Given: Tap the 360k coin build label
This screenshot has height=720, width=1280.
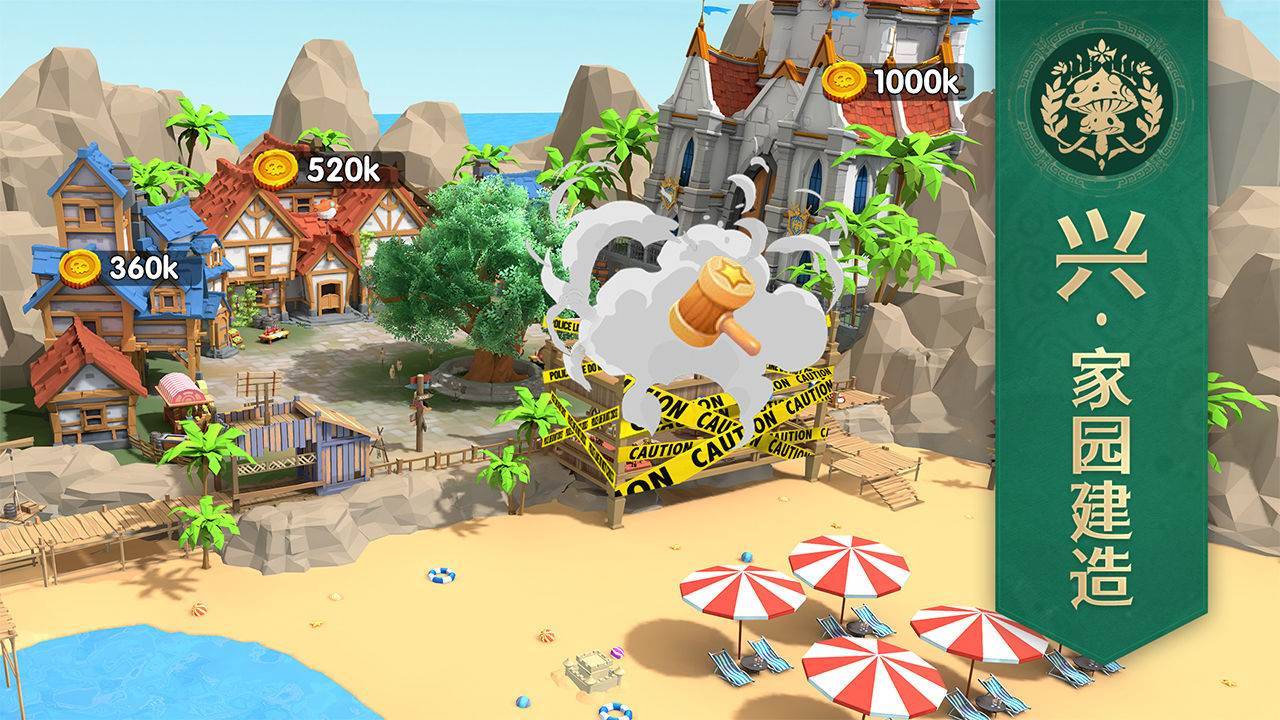Looking at the screenshot, I should (120, 267).
